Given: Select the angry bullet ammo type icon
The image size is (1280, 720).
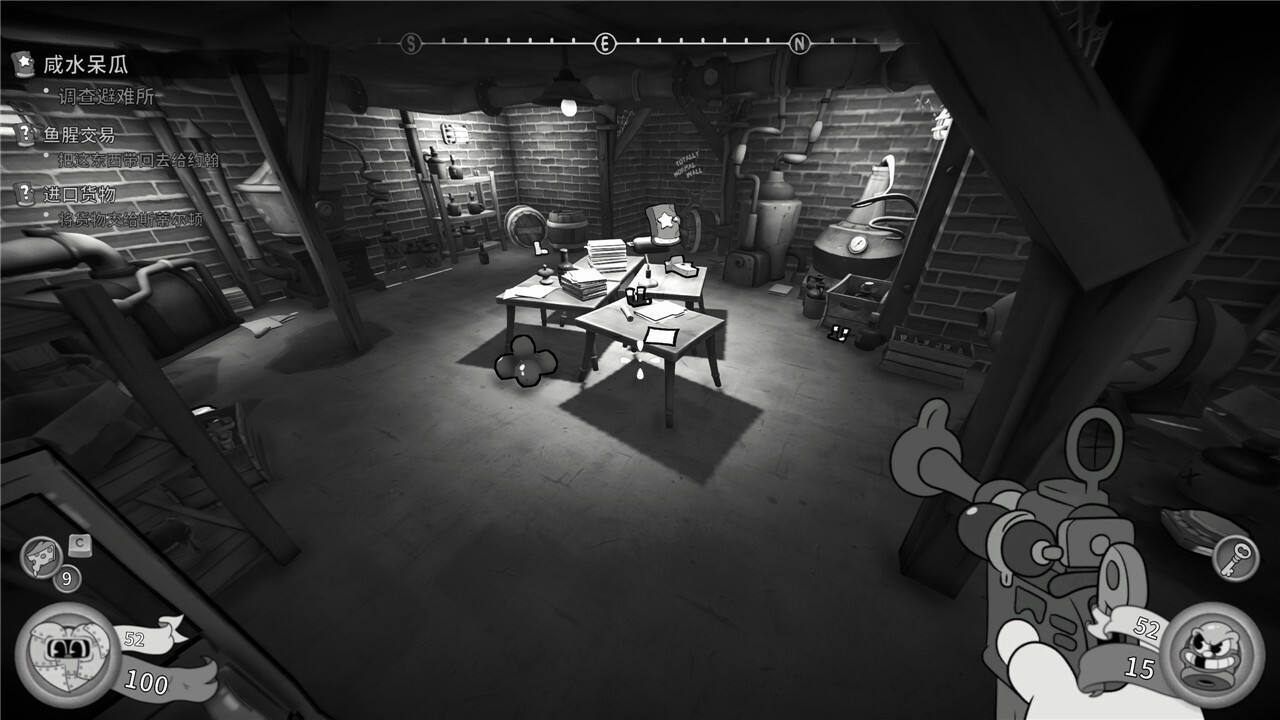Looking at the screenshot, I should point(1213,654).
